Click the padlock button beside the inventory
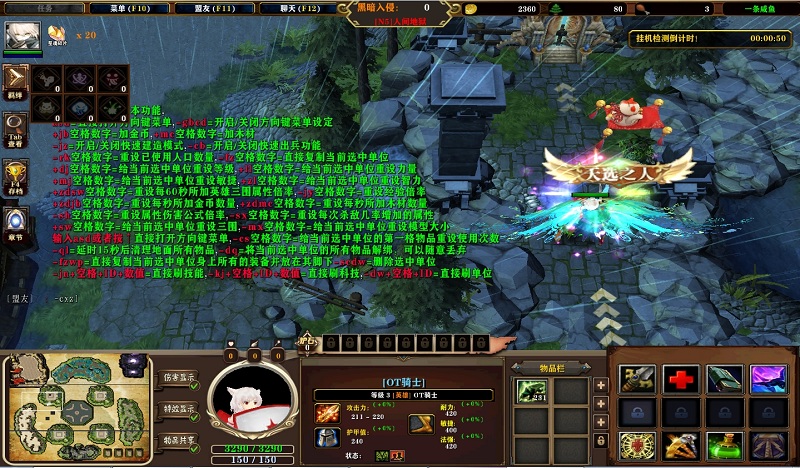This screenshot has width=800, height=468. [x=601, y=439]
